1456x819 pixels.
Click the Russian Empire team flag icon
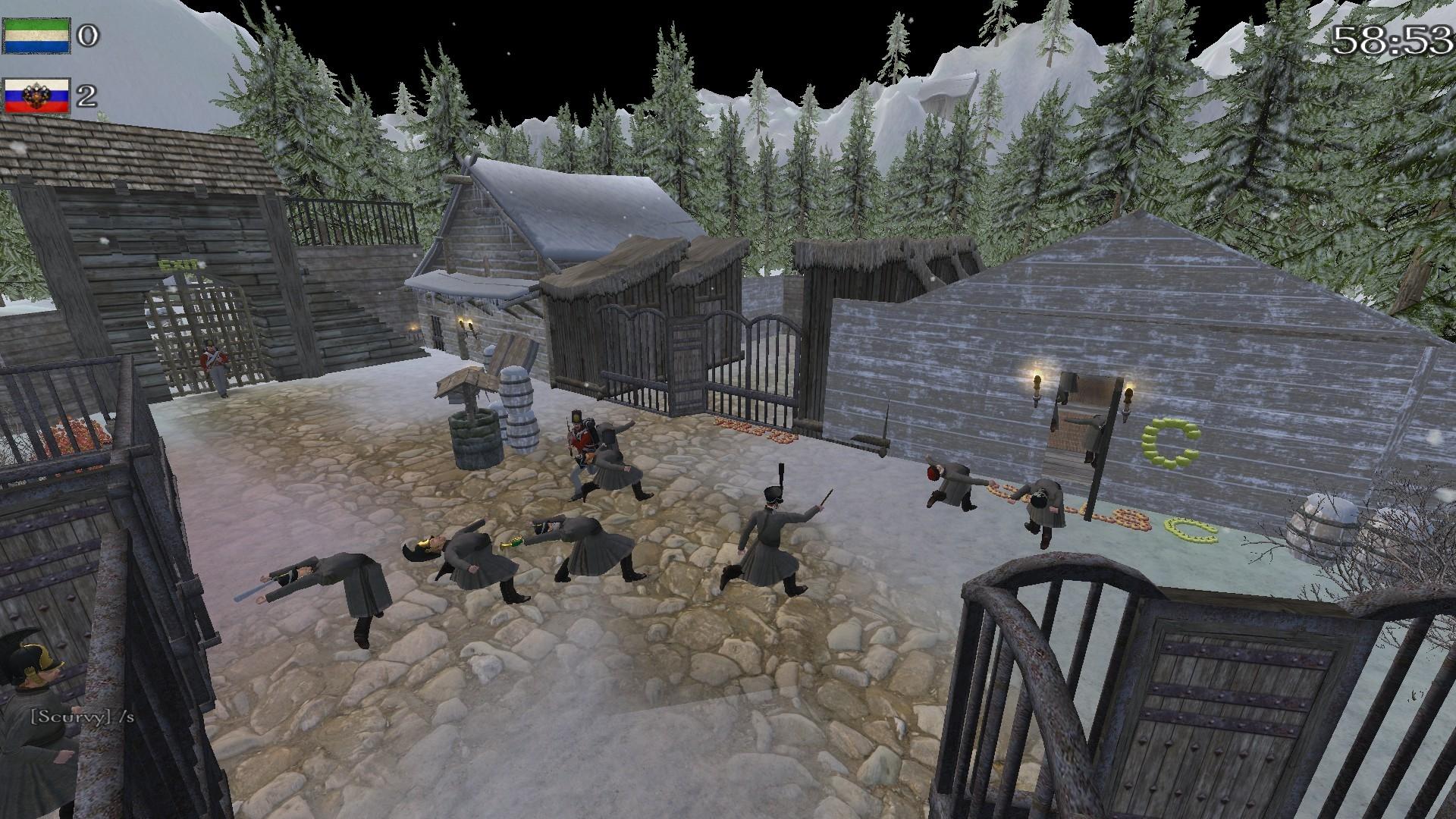tap(36, 96)
